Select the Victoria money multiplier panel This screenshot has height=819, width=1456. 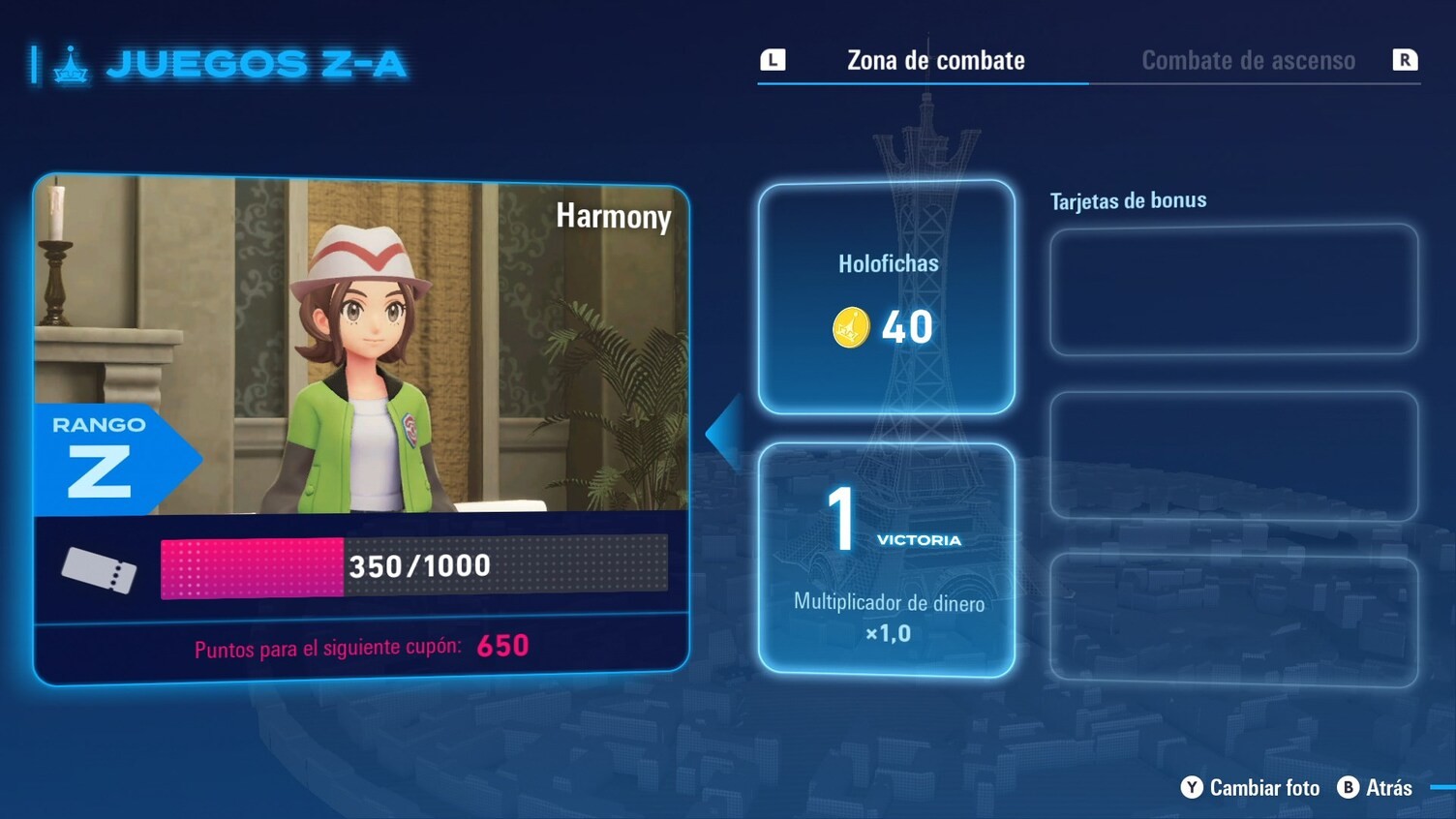pos(887,560)
